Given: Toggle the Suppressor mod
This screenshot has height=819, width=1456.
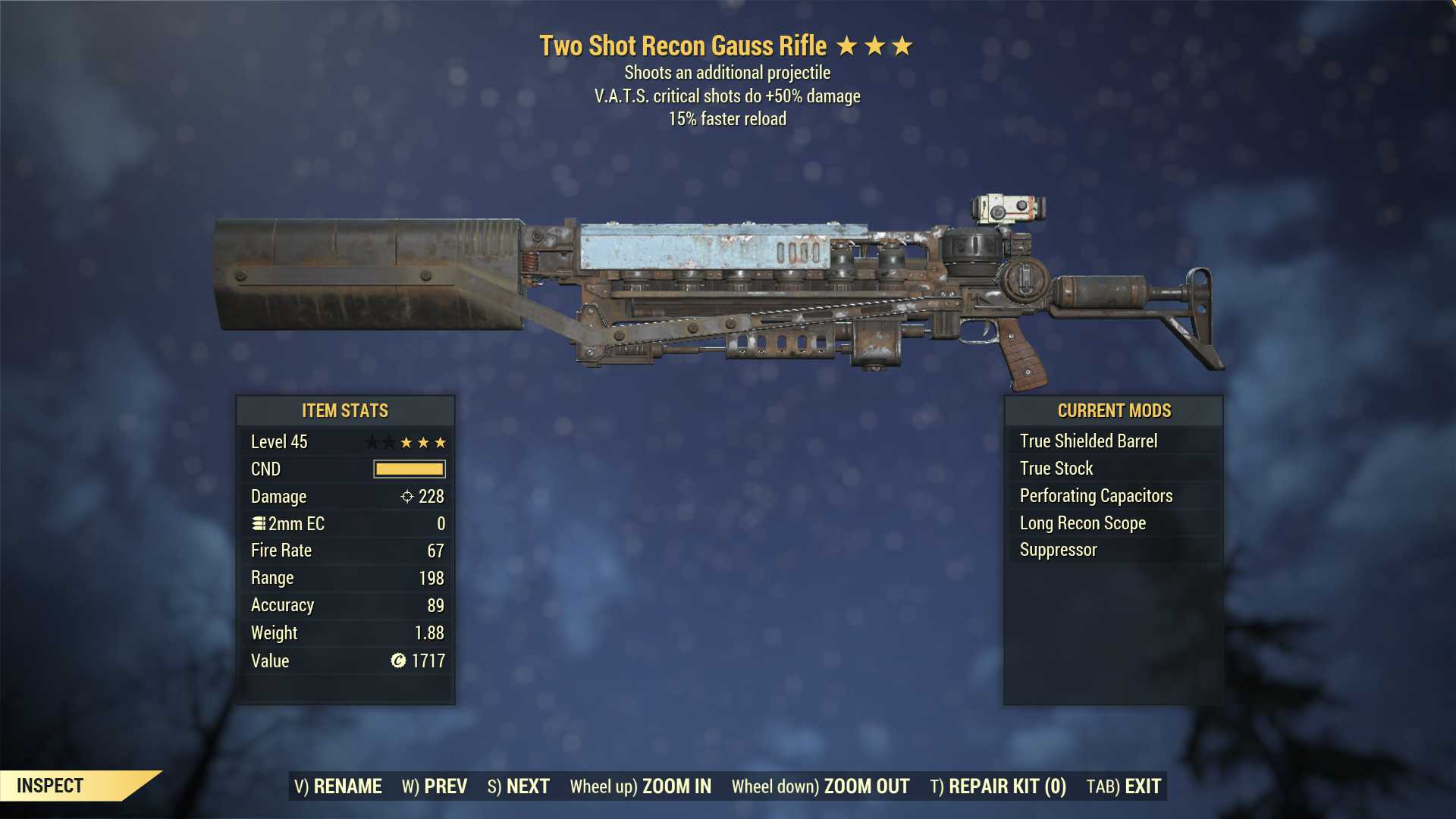Looking at the screenshot, I should pos(1057,550).
